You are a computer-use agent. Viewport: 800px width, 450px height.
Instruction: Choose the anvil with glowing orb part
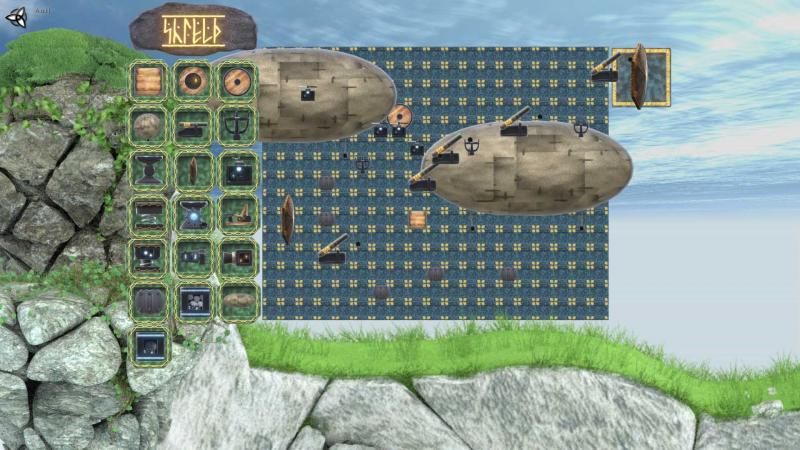[x=193, y=214]
